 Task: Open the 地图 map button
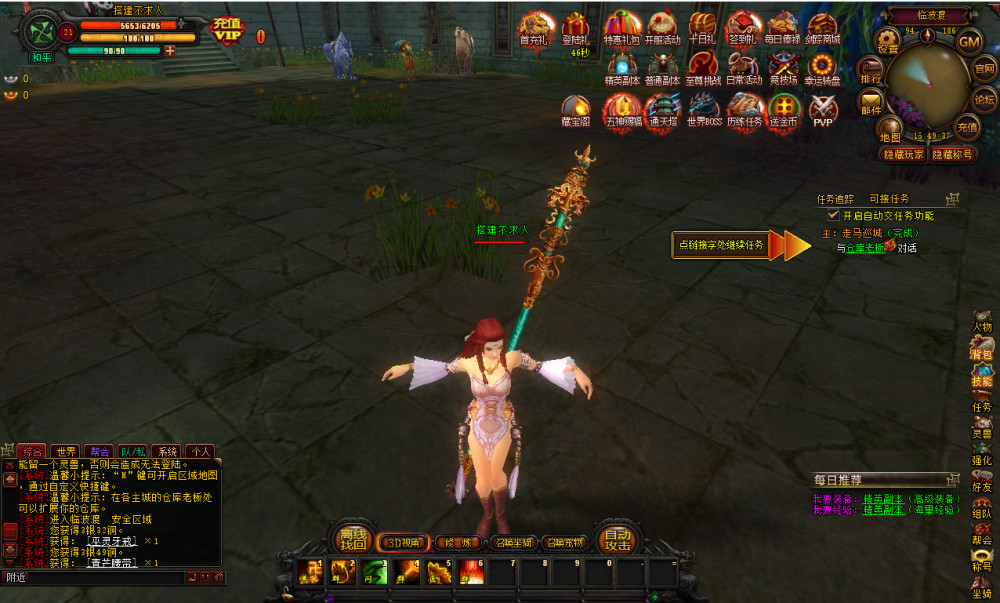pyautogui.click(x=890, y=130)
